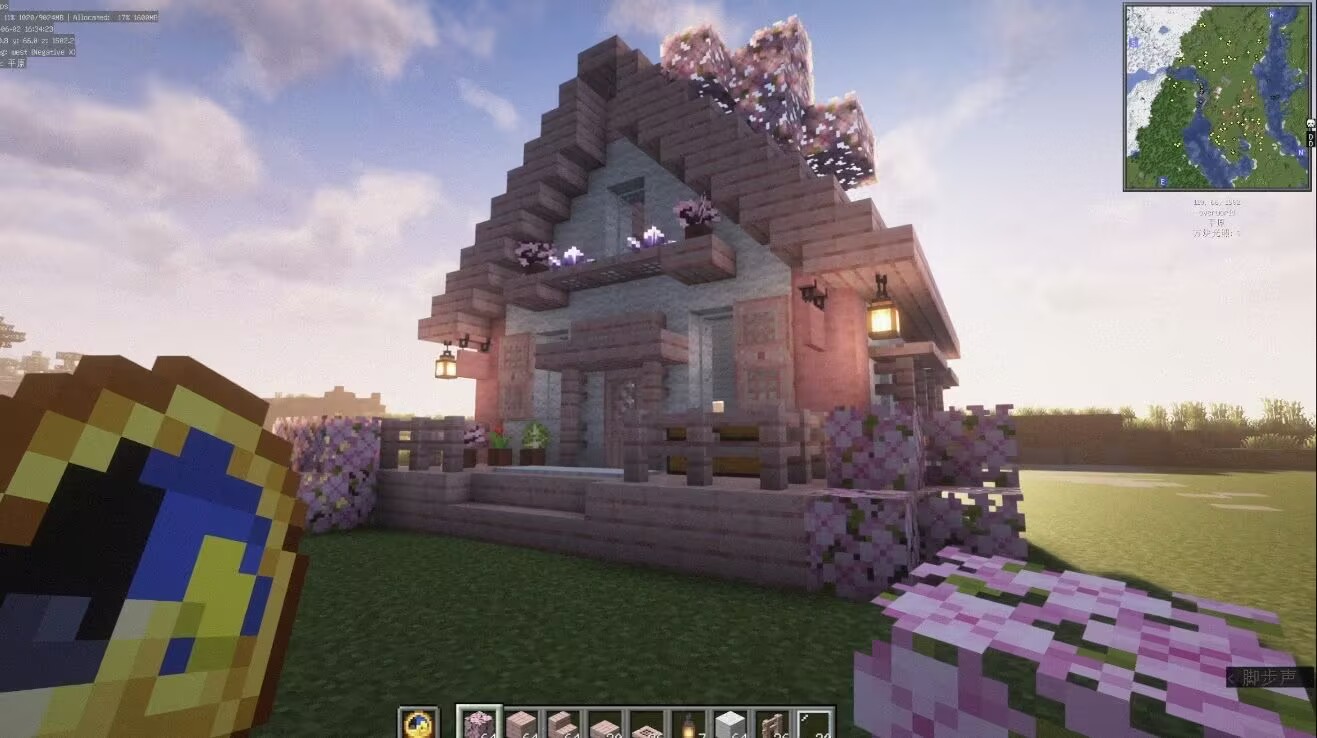Pick the cherry slab hotbar slot
The height and width of the screenshot is (738, 1317).
pos(604,723)
